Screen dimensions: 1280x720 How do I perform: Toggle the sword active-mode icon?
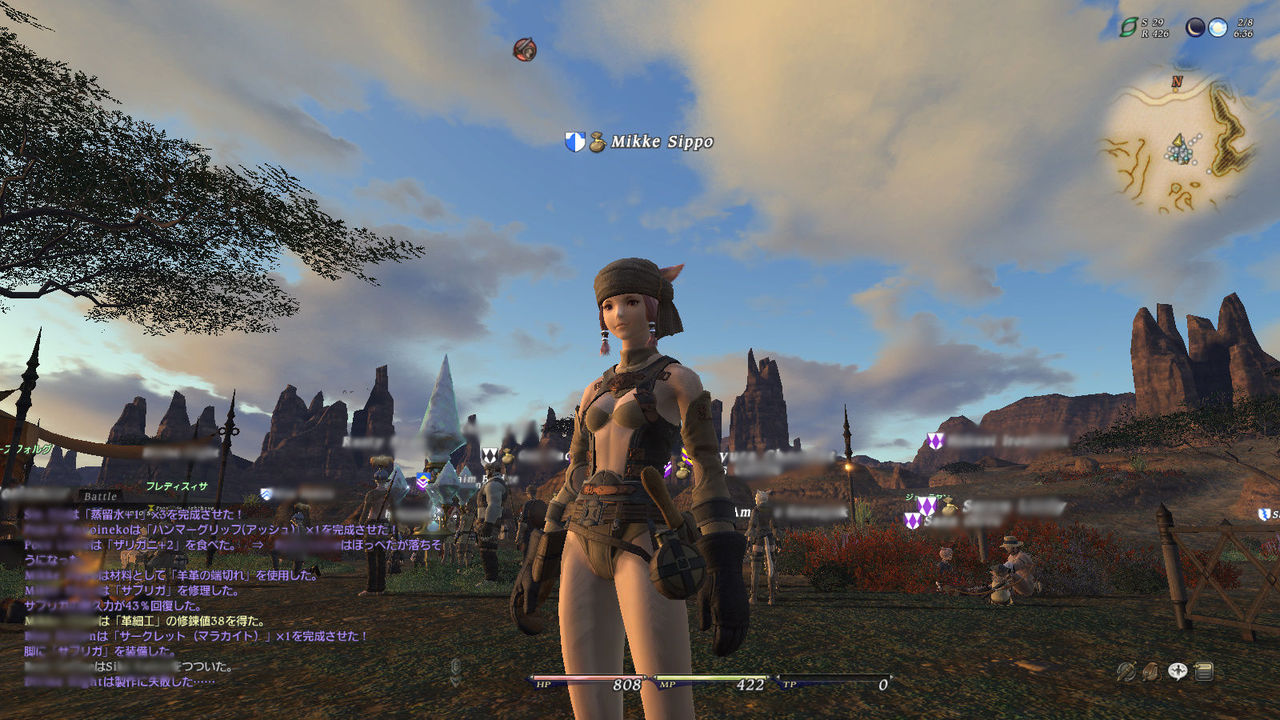tap(1127, 672)
